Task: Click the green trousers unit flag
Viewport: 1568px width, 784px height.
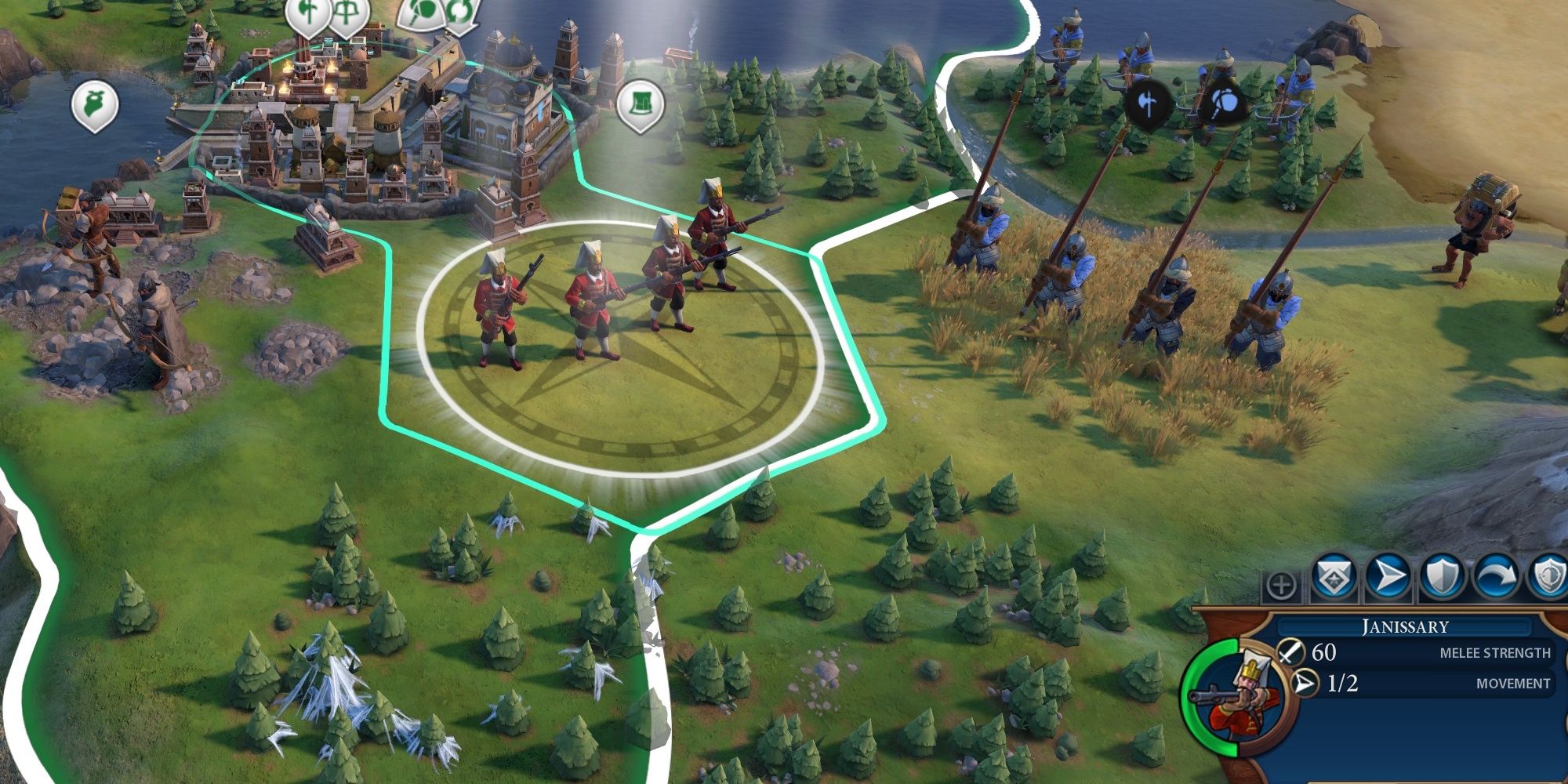Action: pyautogui.click(x=641, y=104)
